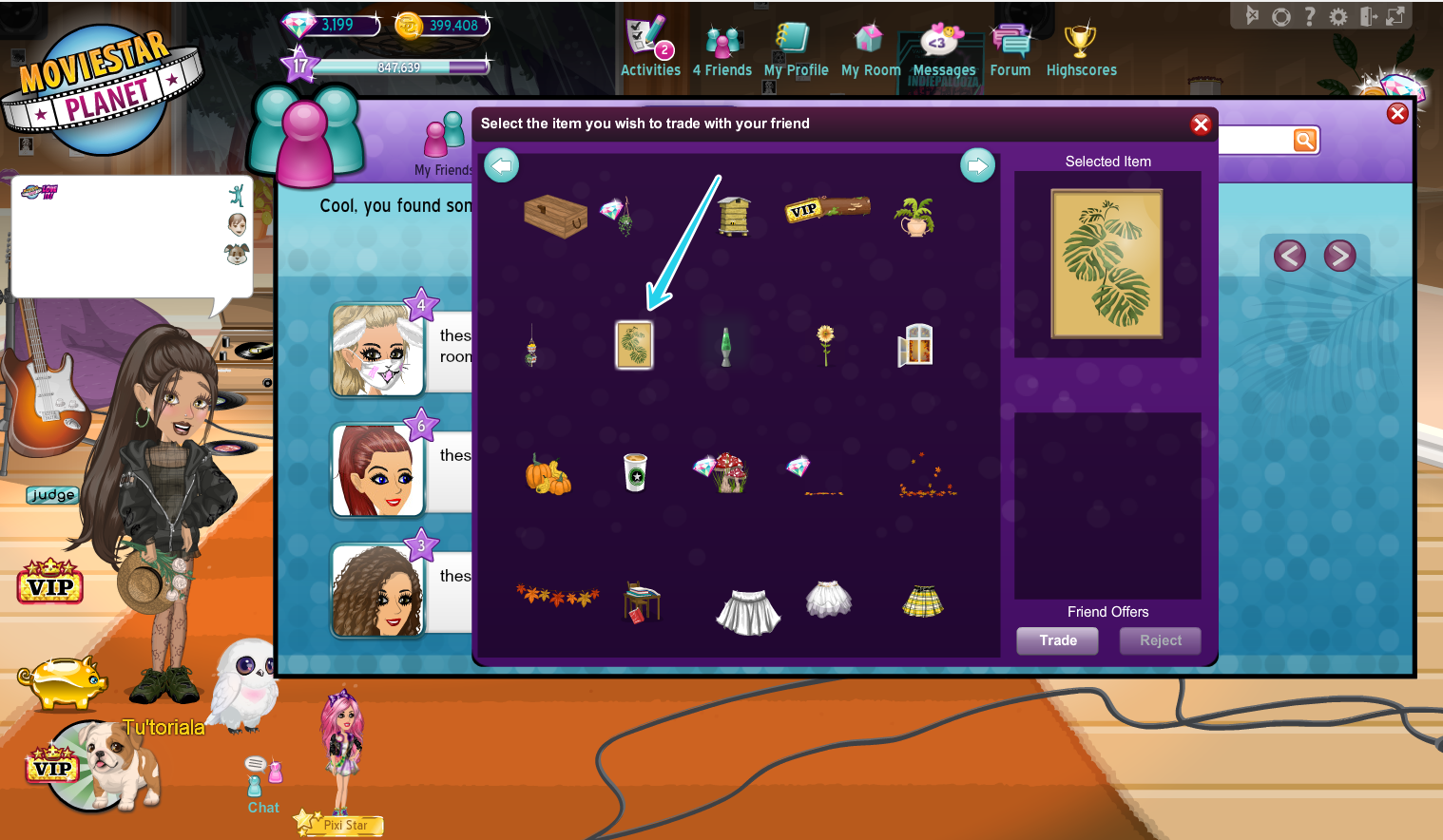Go to the next trade items page

pos(977,165)
